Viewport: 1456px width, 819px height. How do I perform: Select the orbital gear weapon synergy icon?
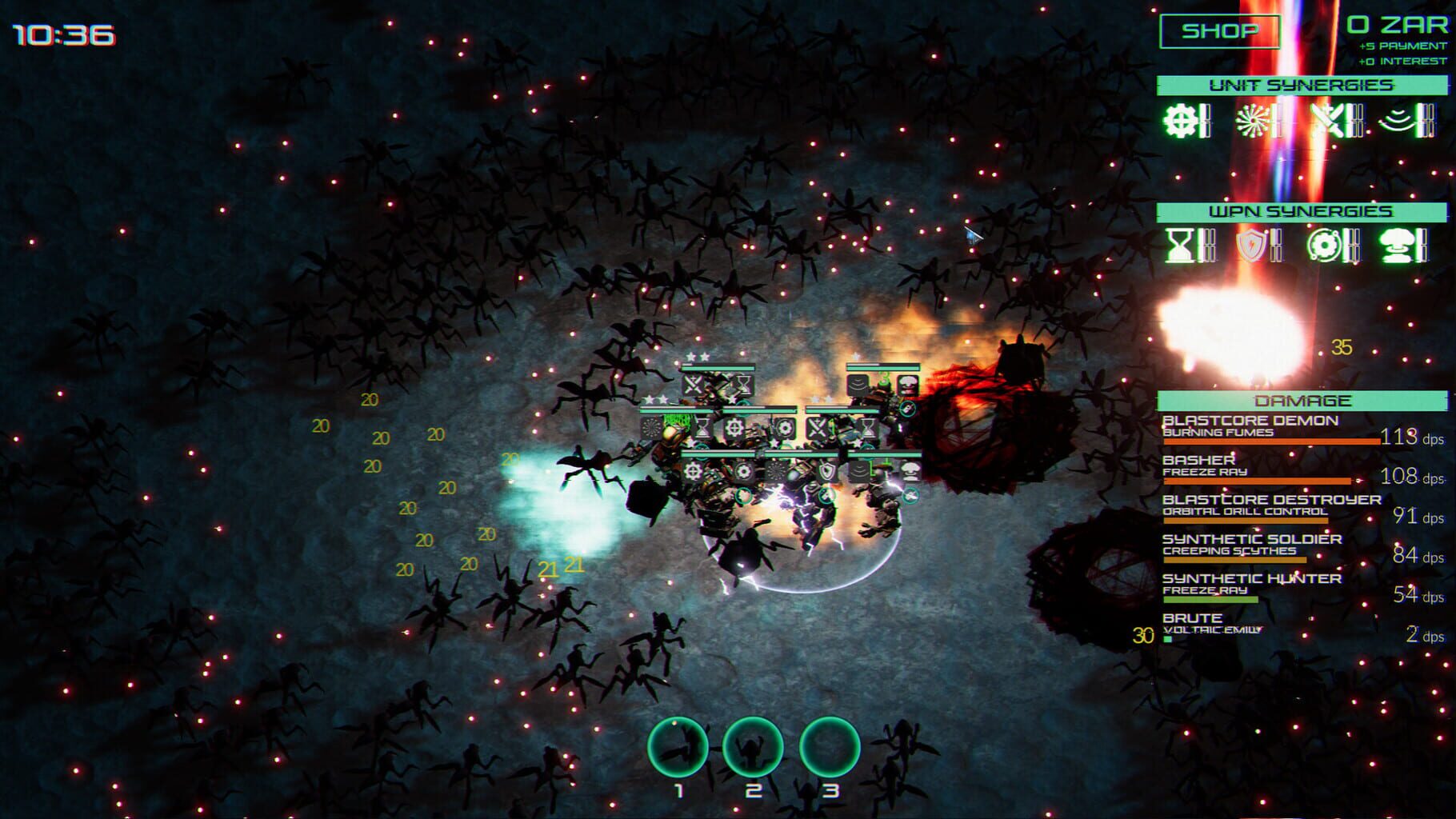tap(1324, 244)
